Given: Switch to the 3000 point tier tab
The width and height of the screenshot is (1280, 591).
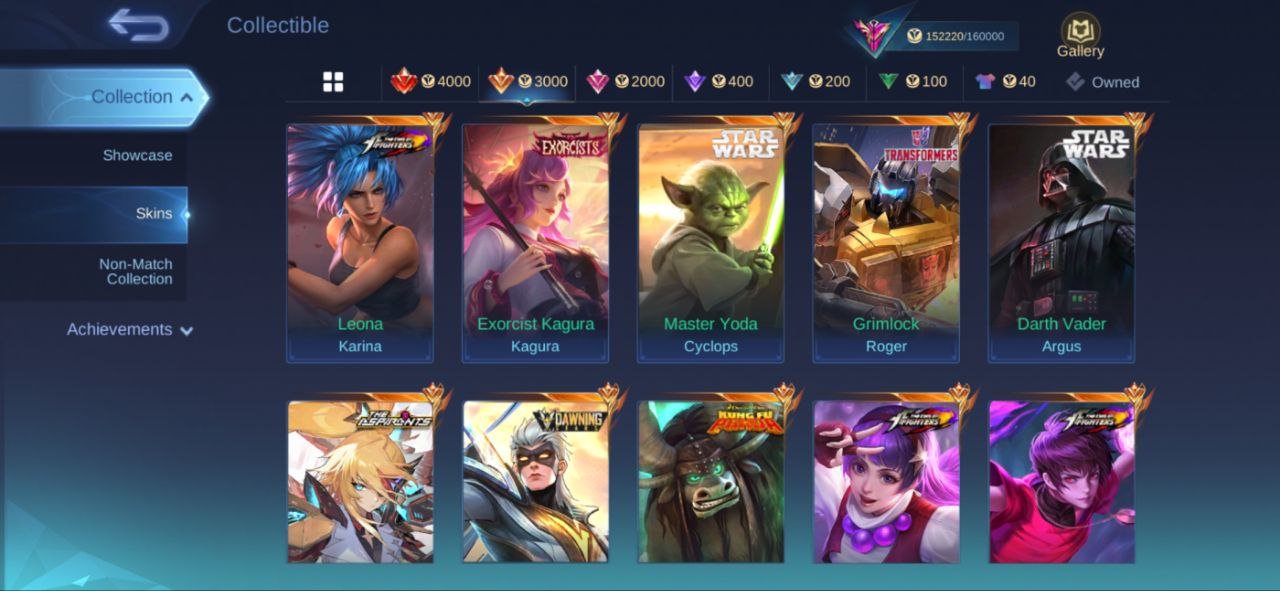Looking at the screenshot, I should [527, 82].
